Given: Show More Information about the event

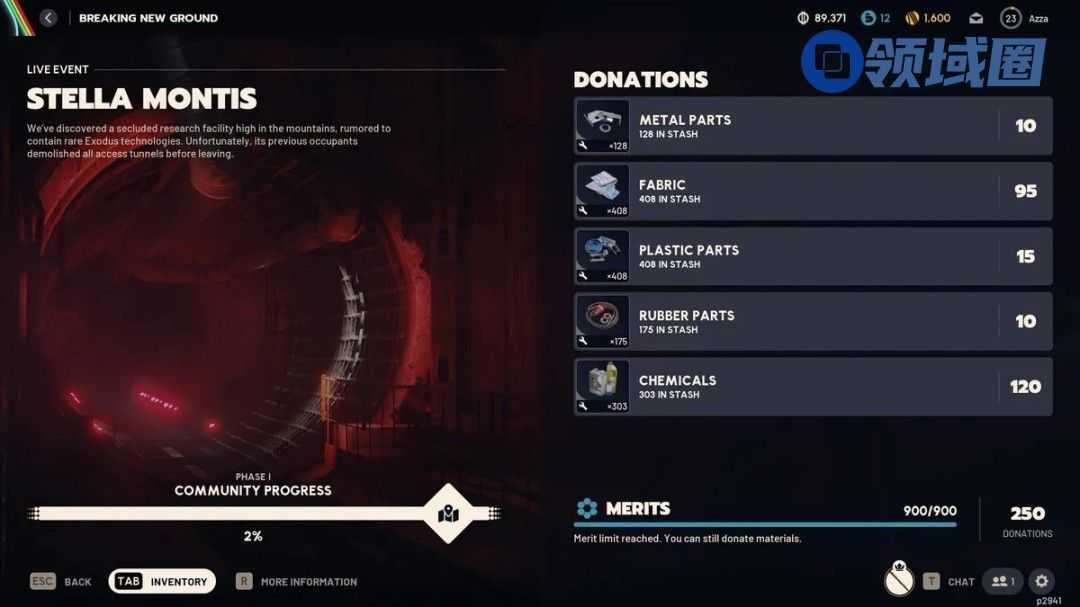Looking at the screenshot, I should (296, 581).
